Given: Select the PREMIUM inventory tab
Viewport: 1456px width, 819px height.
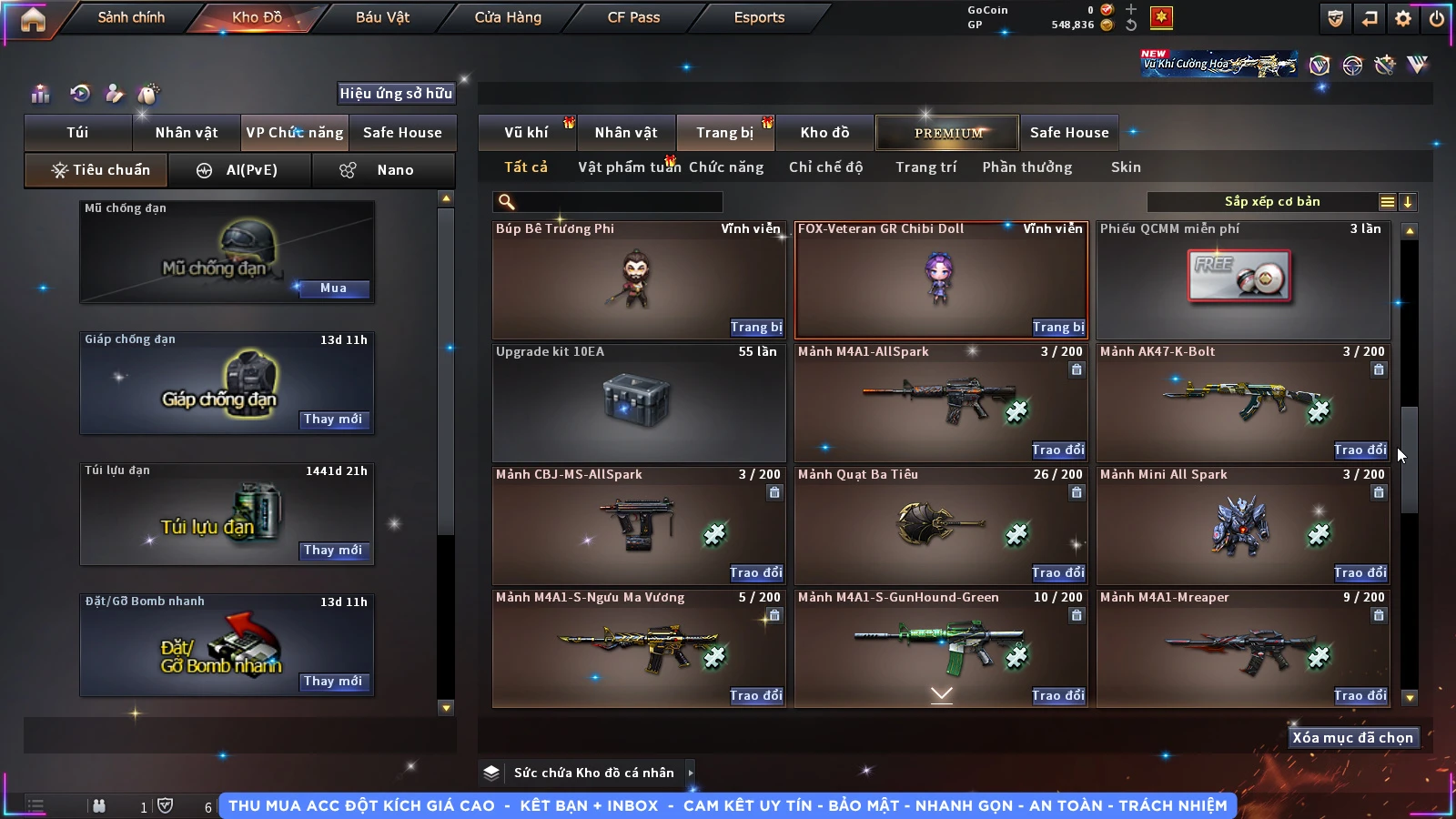Looking at the screenshot, I should tap(947, 133).
